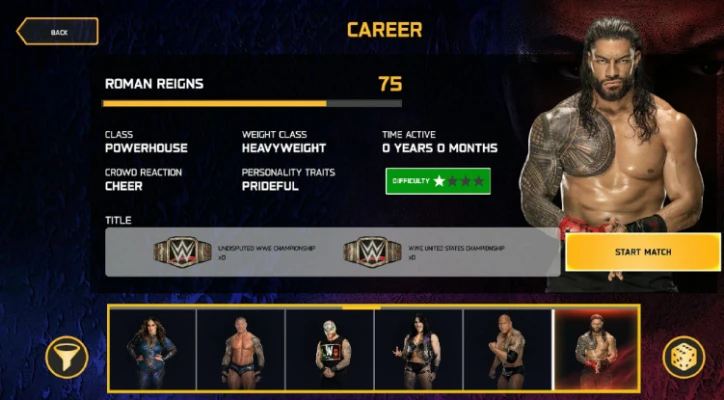The height and width of the screenshot is (400, 724).
Task: Open the roster filter funnel icon
Action: (67, 356)
